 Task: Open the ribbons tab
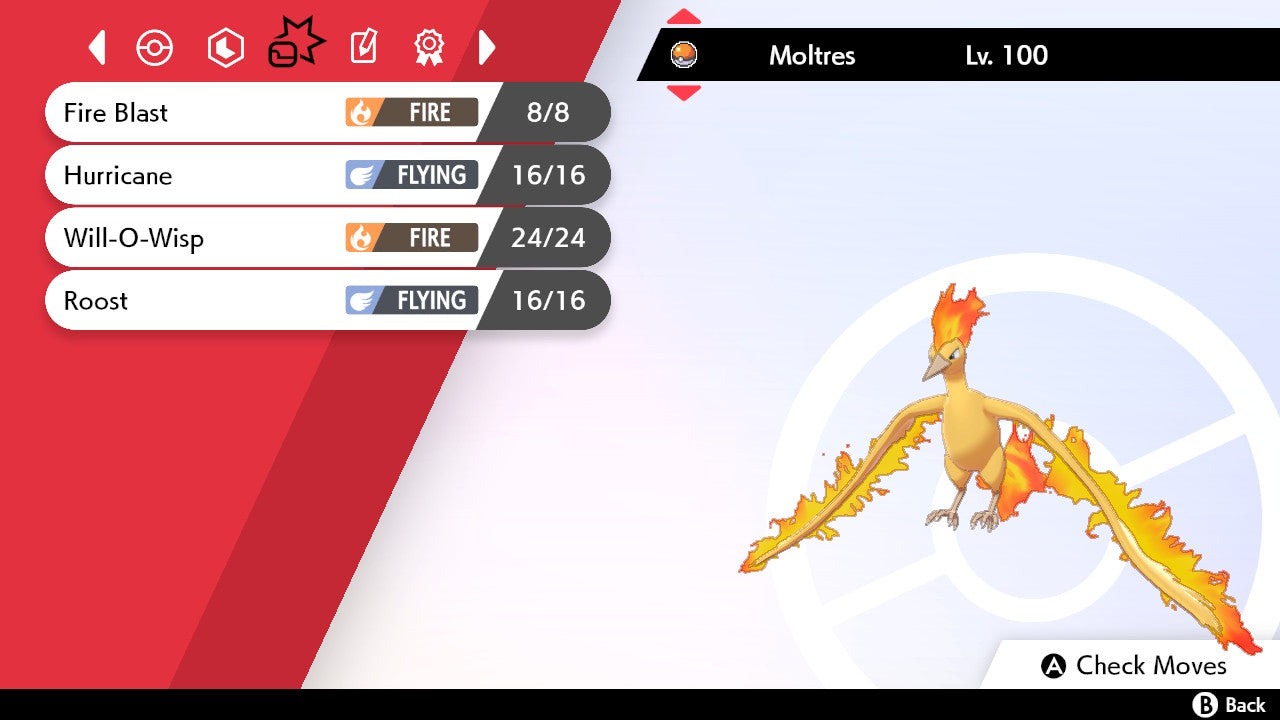pyautogui.click(x=429, y=48)
